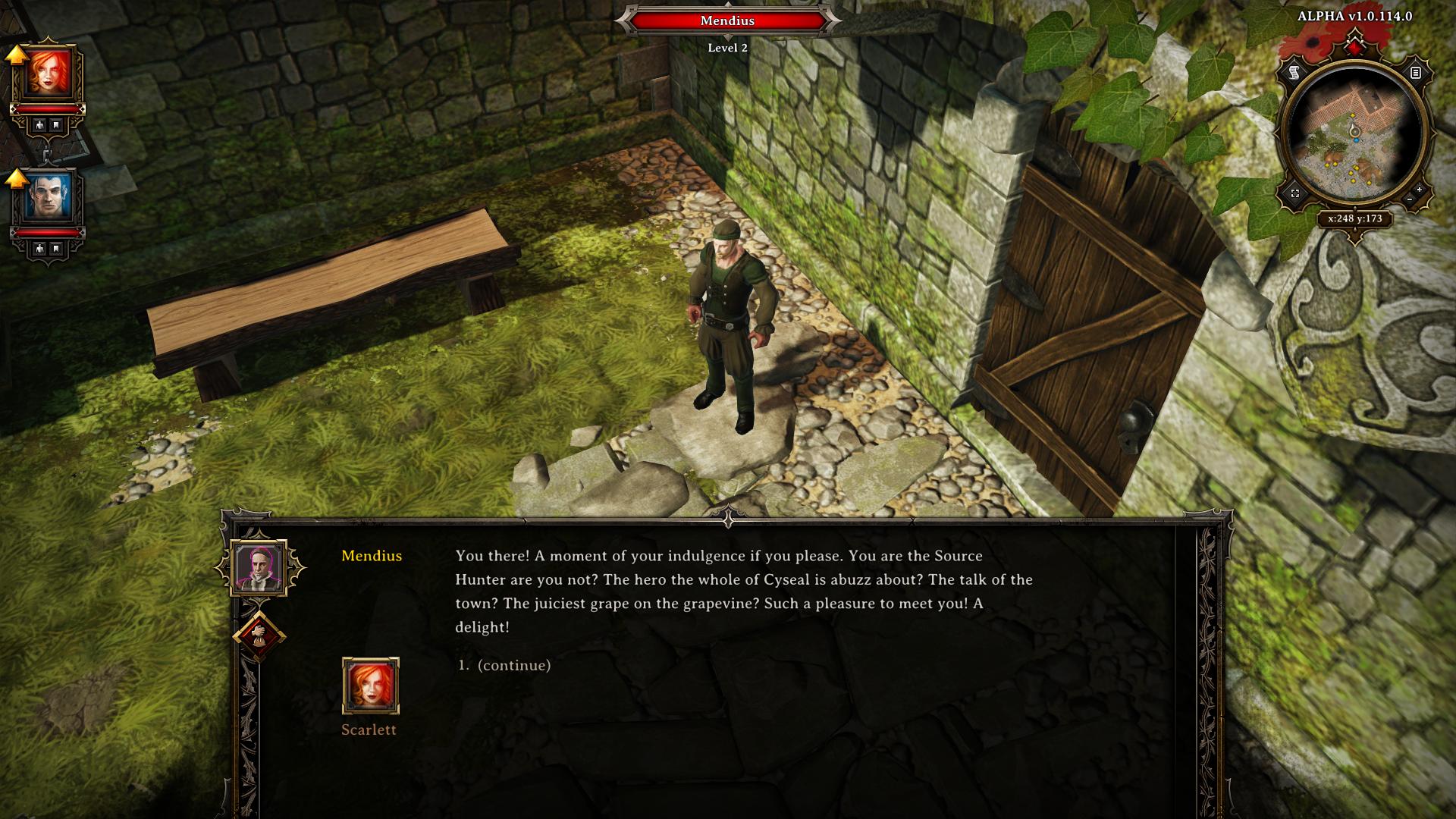Click Scarlett's yellow level-up arrow
This screenshot has height=819, width=1456.
click(17, 55)
